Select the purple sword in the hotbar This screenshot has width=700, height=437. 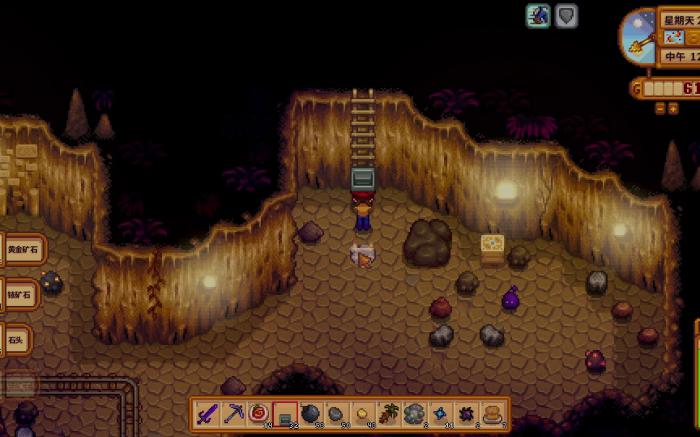point(207,413)
